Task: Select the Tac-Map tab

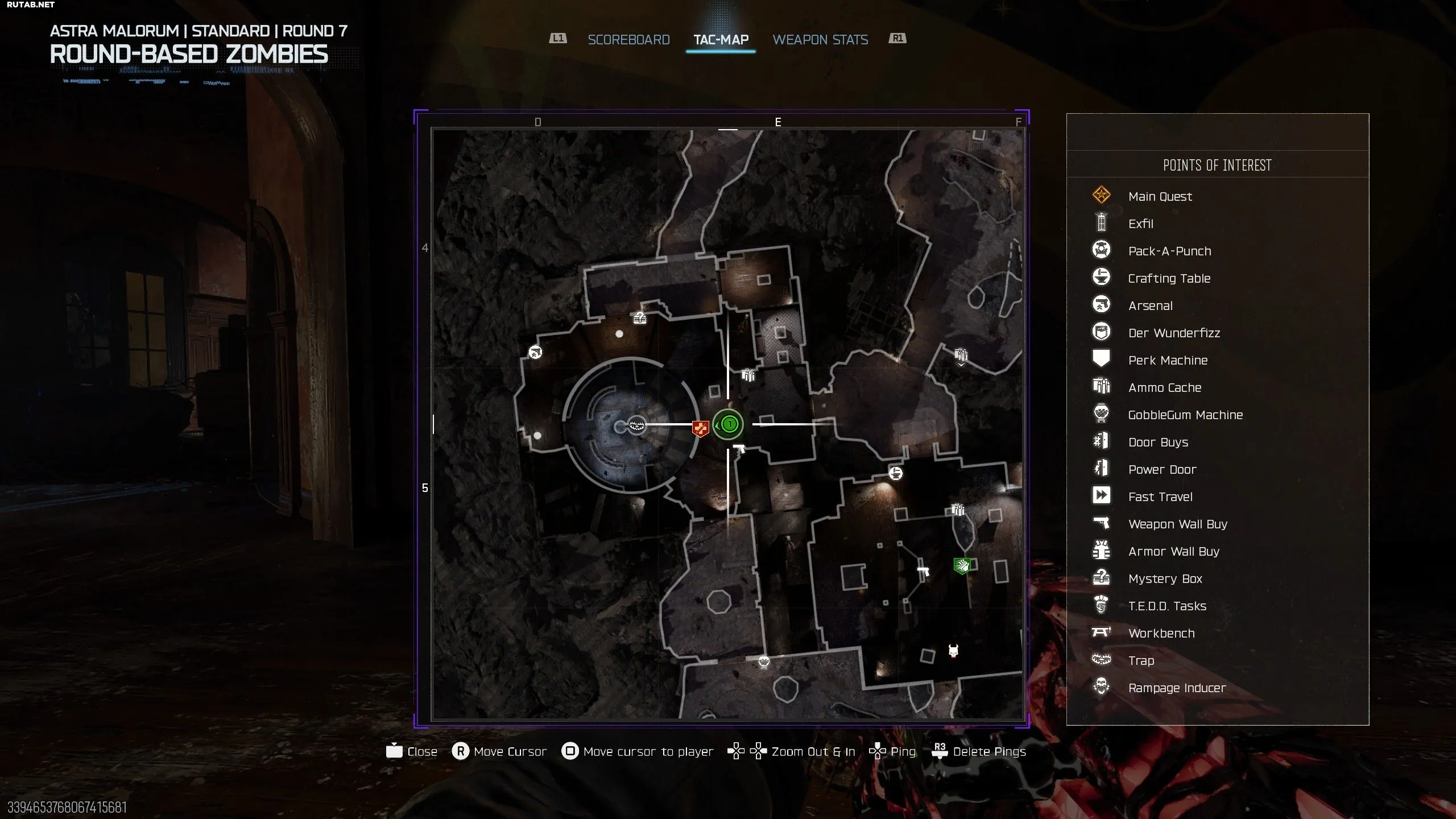Action: click(721, 40)
